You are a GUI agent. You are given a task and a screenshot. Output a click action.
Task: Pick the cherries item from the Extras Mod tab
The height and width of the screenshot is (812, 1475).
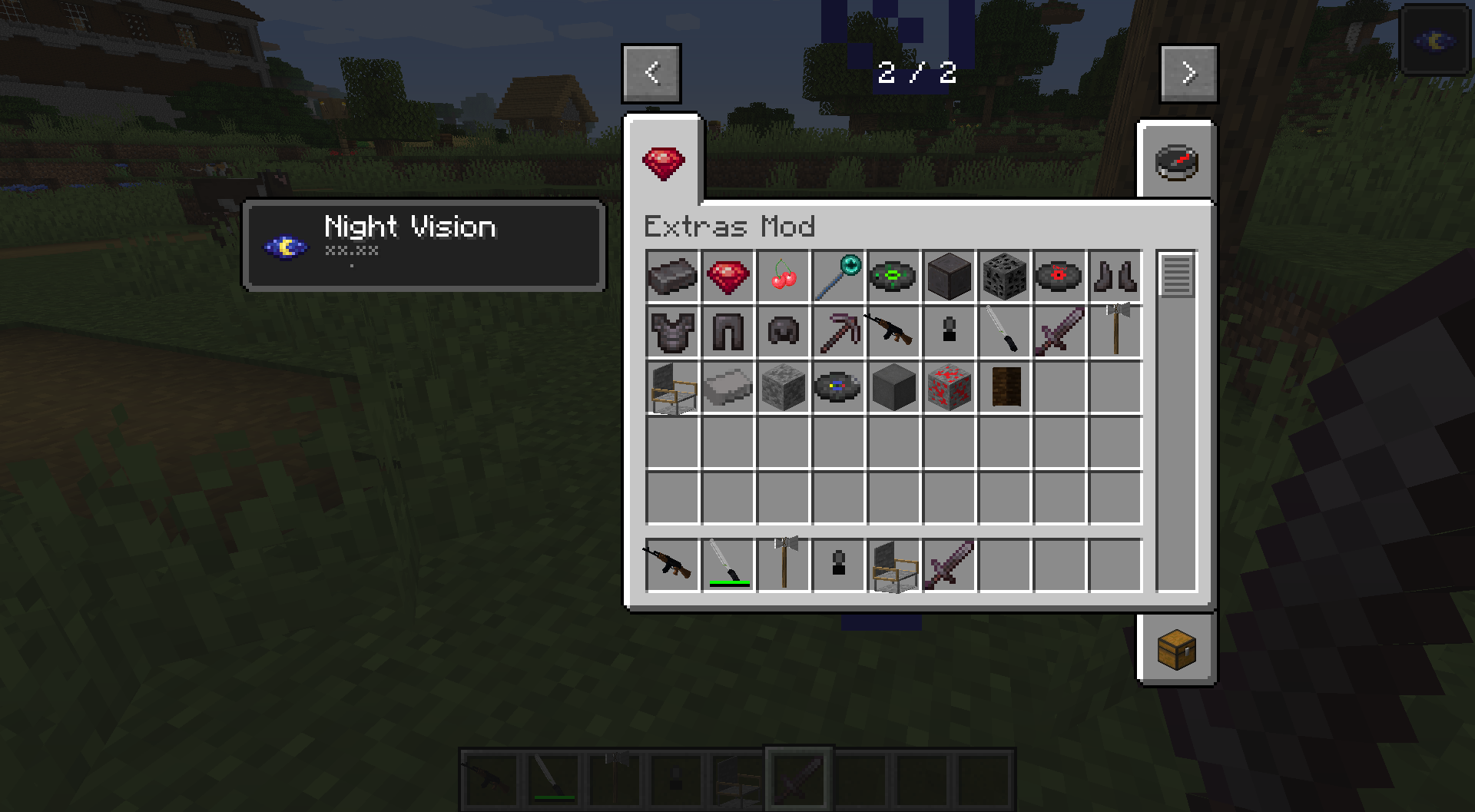tap(783, 277)
